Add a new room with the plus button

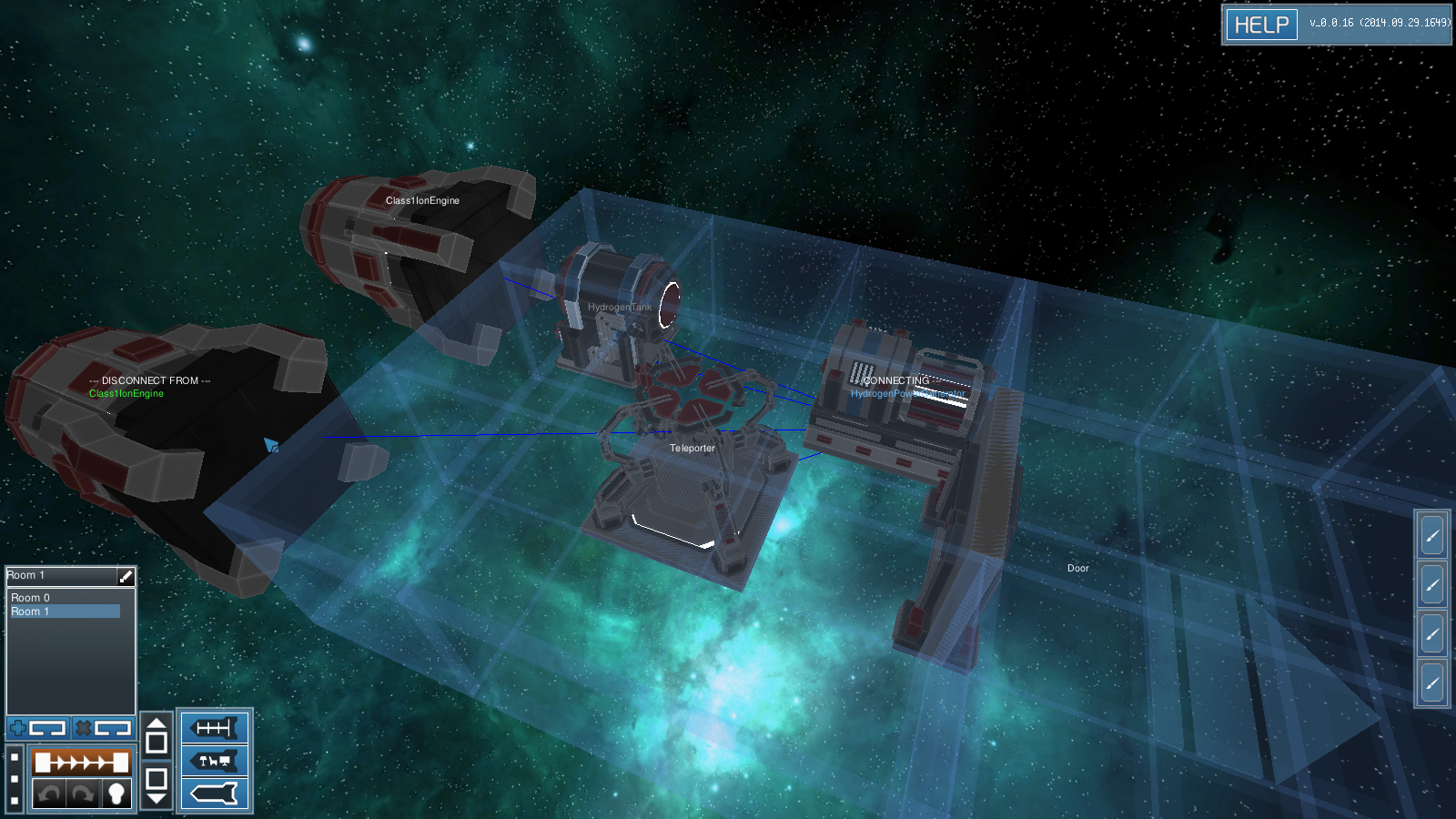[38, 728]
